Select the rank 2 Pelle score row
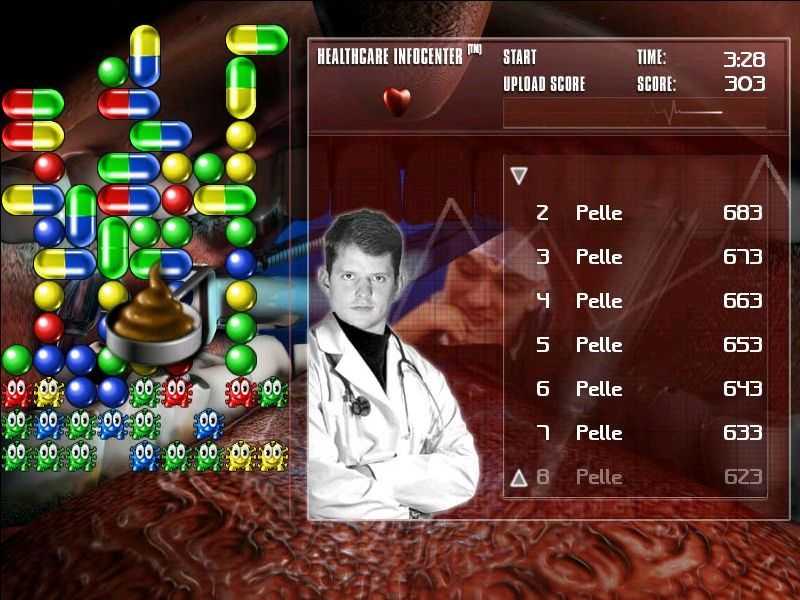The height and width of the screenshot is (600, 800). (648, 213)
